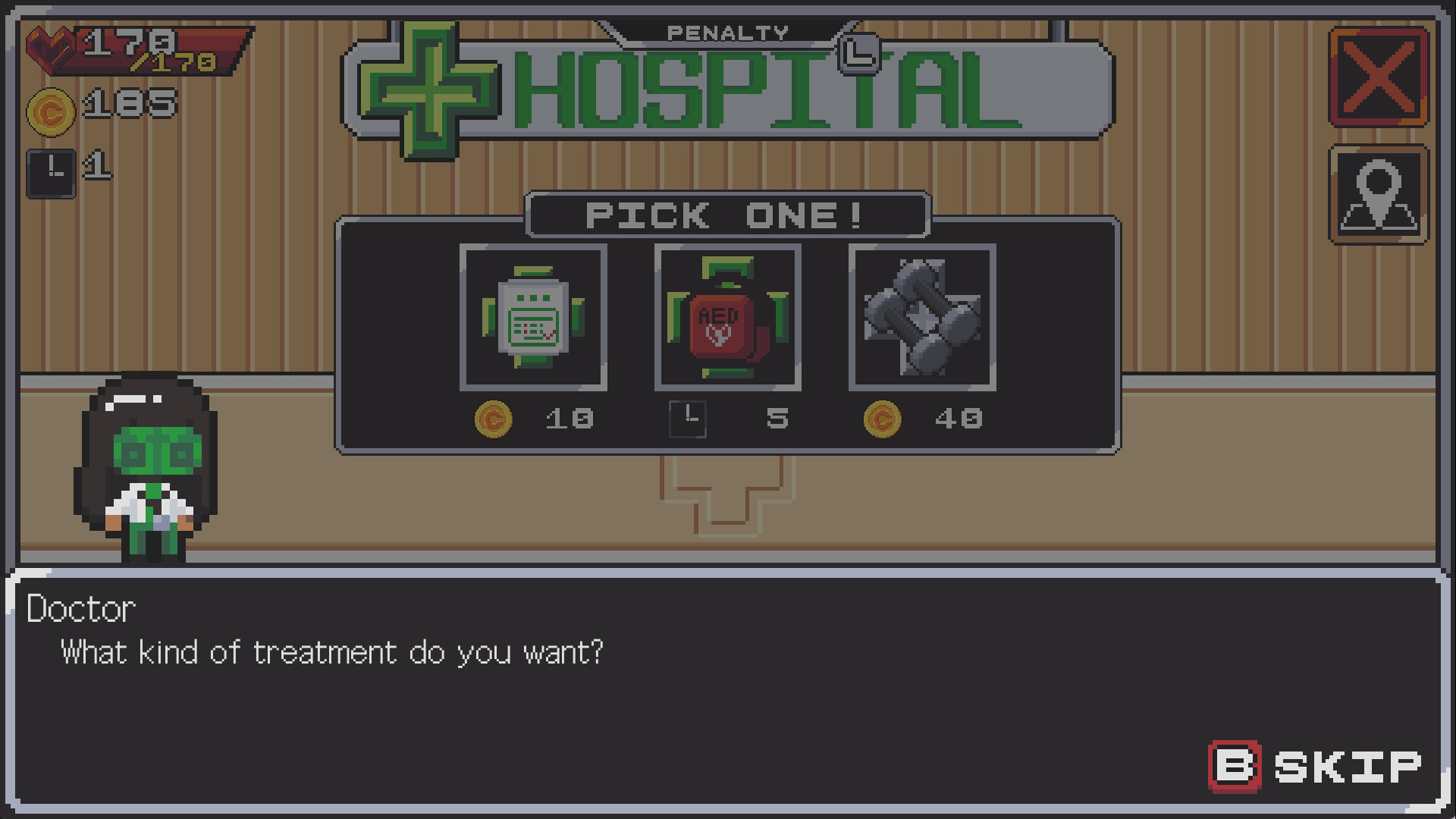The image size is (1456, 819).
Task: Click the L token counter icon
Action: pyautogui.click(x=52, y=171)
